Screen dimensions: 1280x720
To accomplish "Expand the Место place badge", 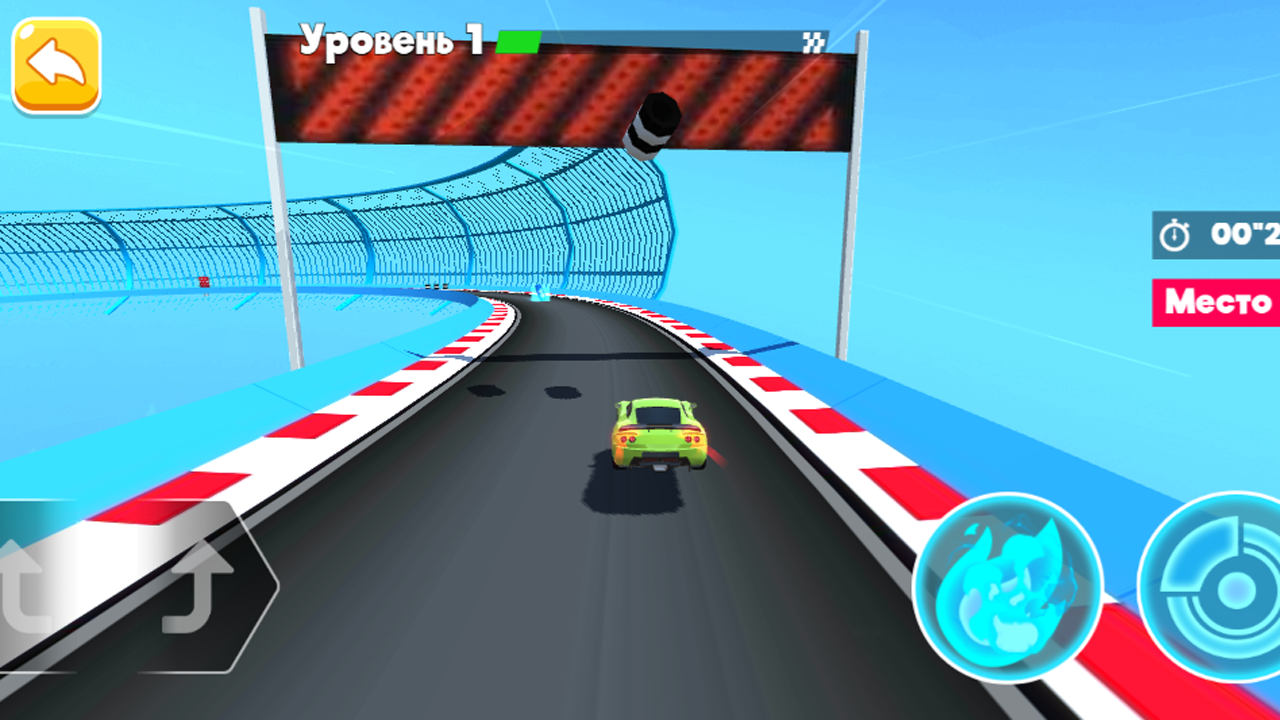I will pyautogui.click(x=1214, y=302).
